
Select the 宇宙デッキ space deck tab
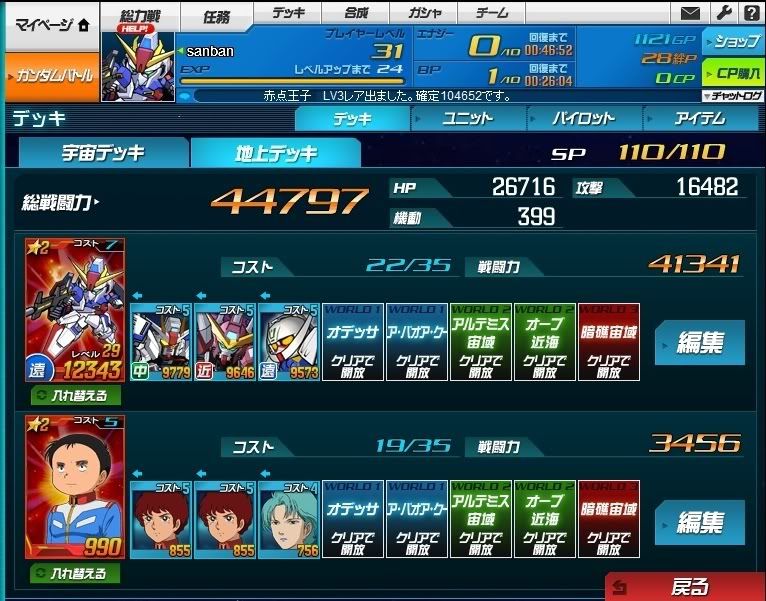(x=104, y=153)
